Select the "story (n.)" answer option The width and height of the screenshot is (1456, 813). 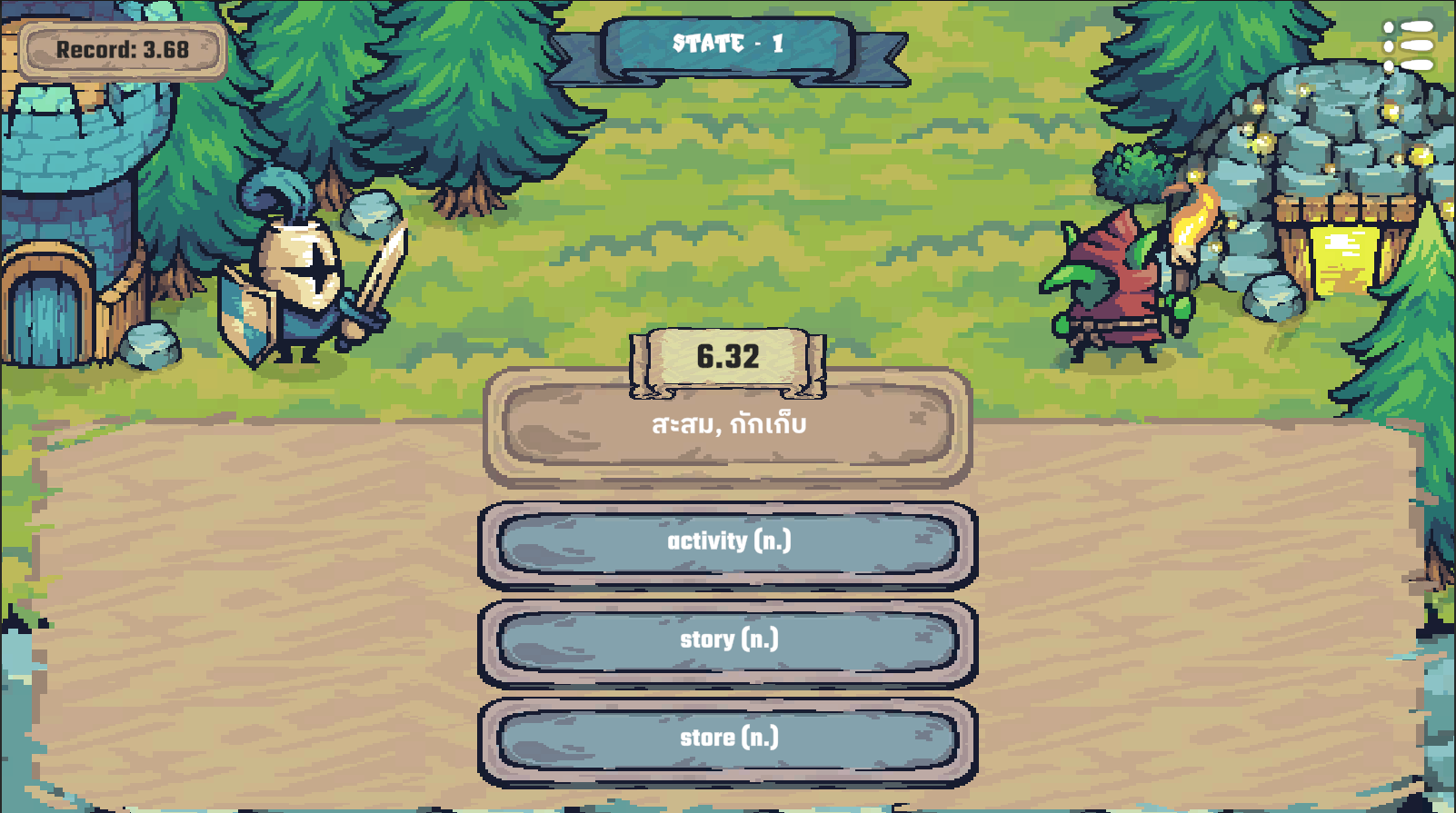(x=728, y=640)
